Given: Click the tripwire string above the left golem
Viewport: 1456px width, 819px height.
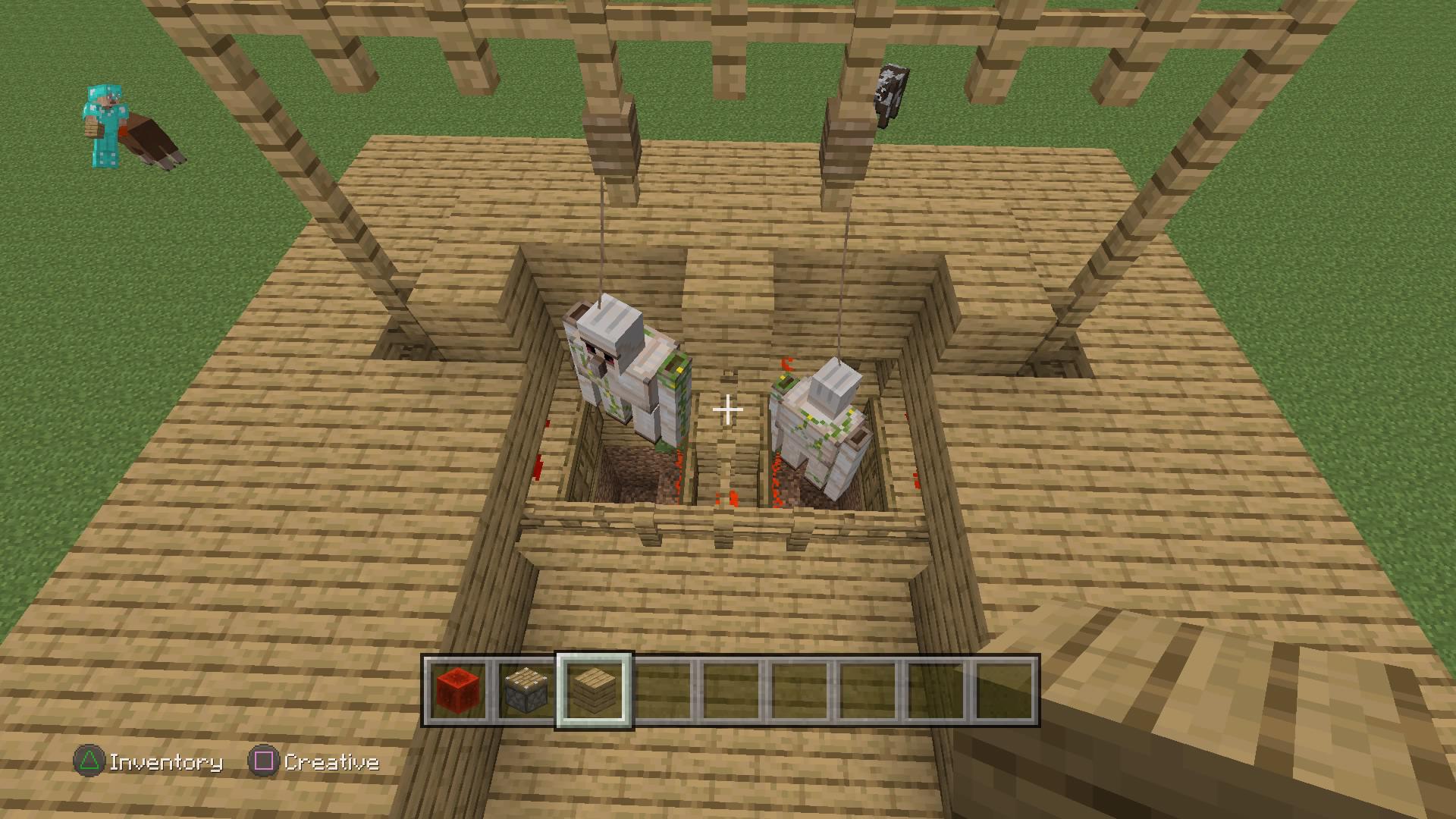Looking at the screenshot, I should pos(603,227).
